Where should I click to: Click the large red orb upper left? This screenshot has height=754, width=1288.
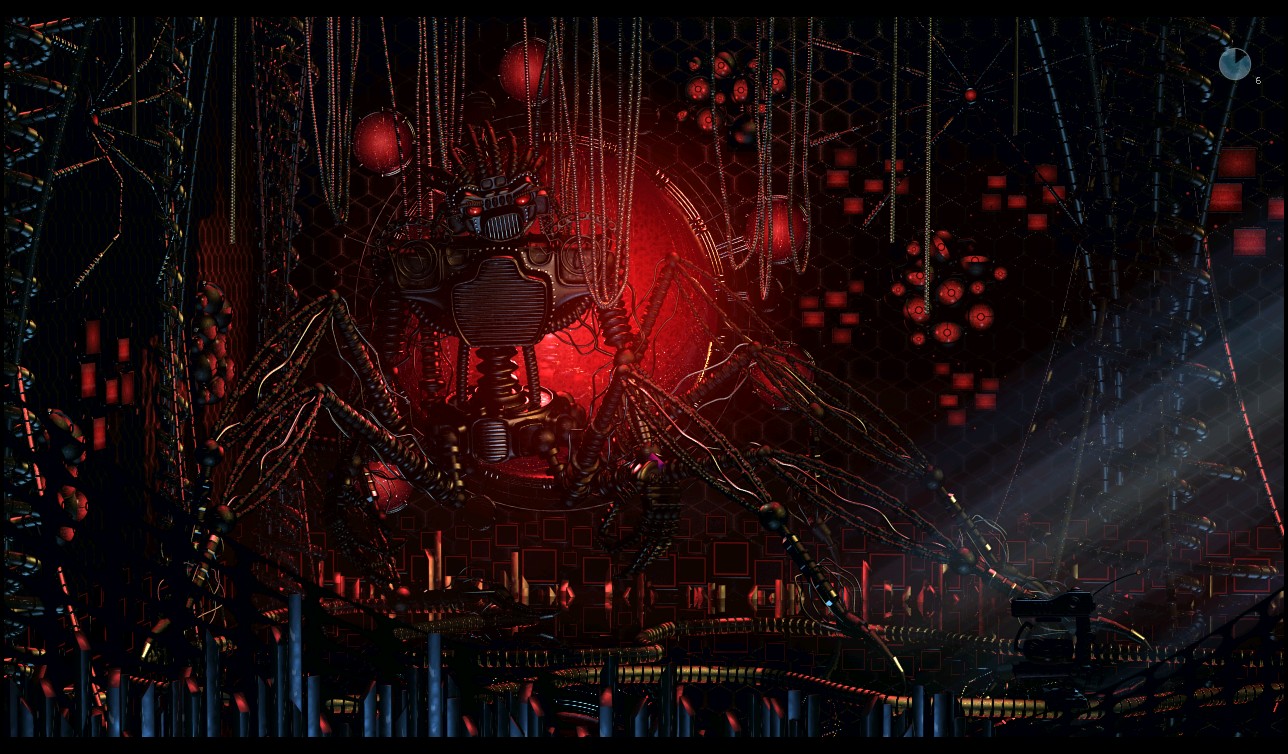(383, 141)
